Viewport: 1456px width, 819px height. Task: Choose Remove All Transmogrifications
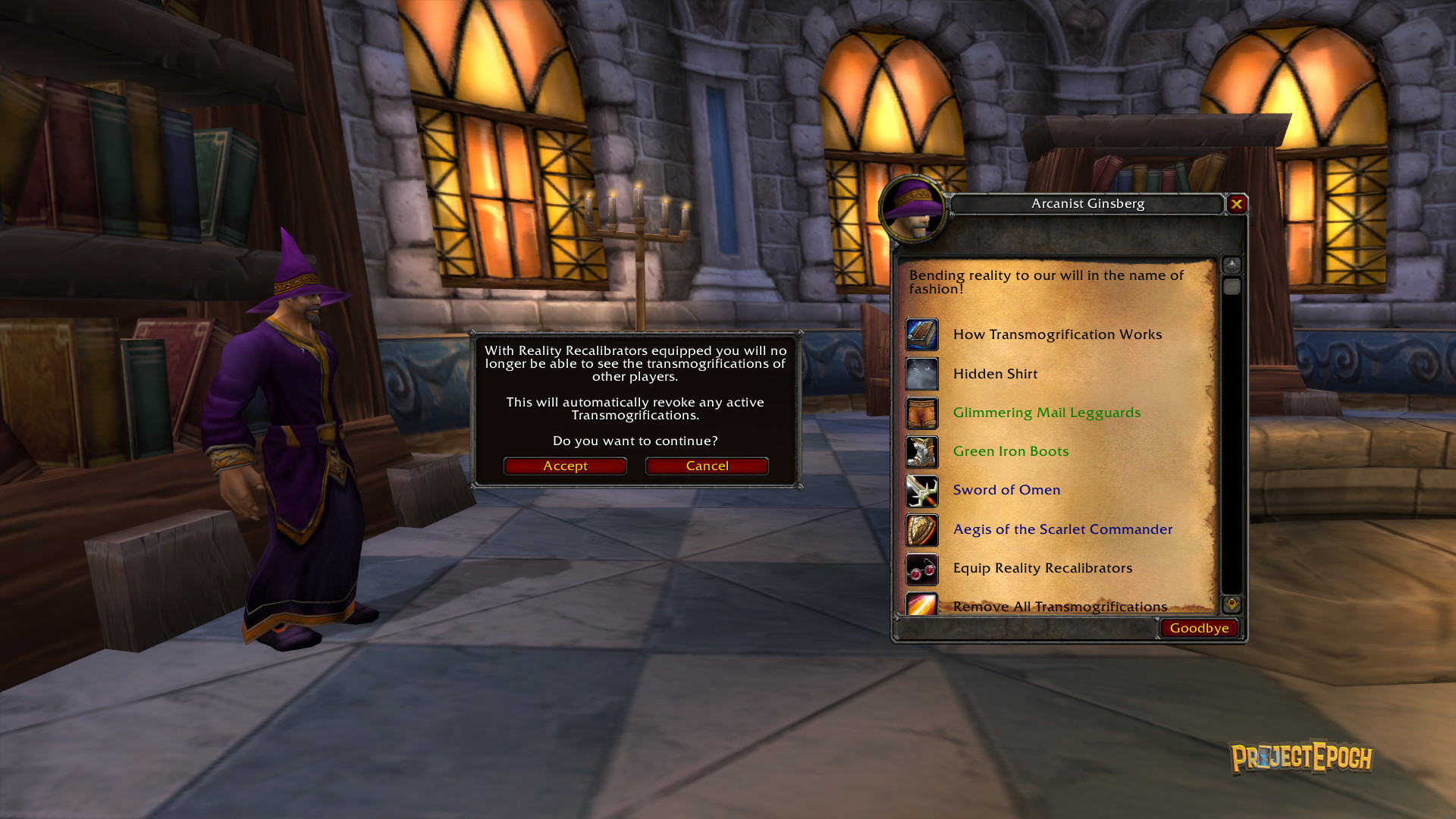pyautogui.click(x=1059, y=606)
